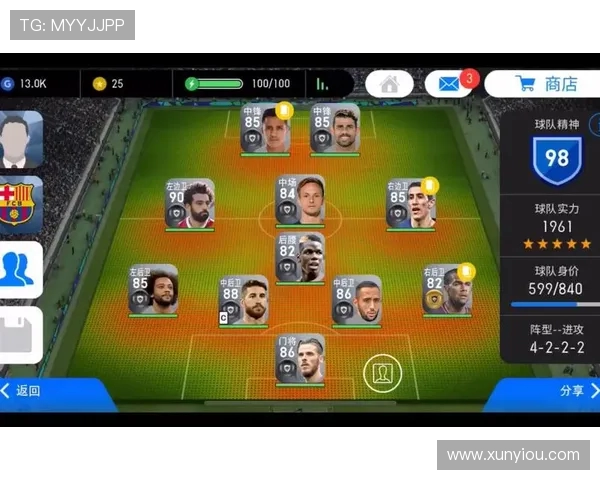Click the floppy disk save icon

(20, 334)
